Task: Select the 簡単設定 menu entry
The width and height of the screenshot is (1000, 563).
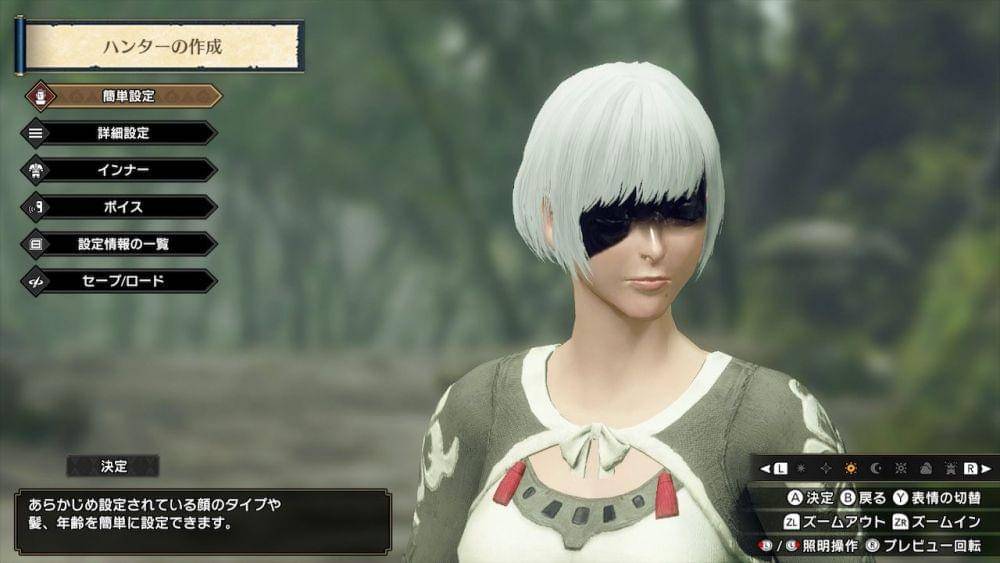Action: (x=128, y=96)
